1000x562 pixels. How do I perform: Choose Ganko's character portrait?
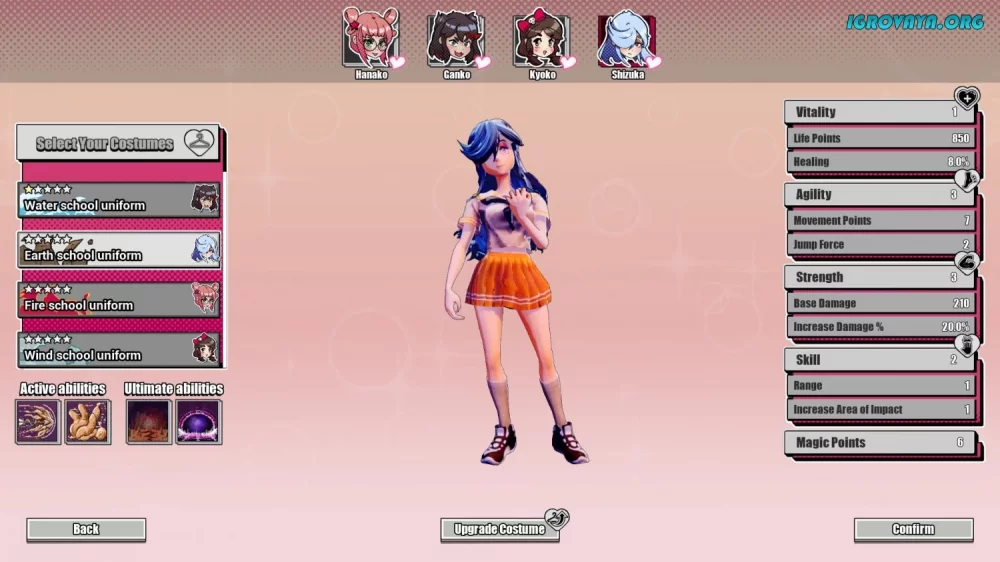point(455,38)
